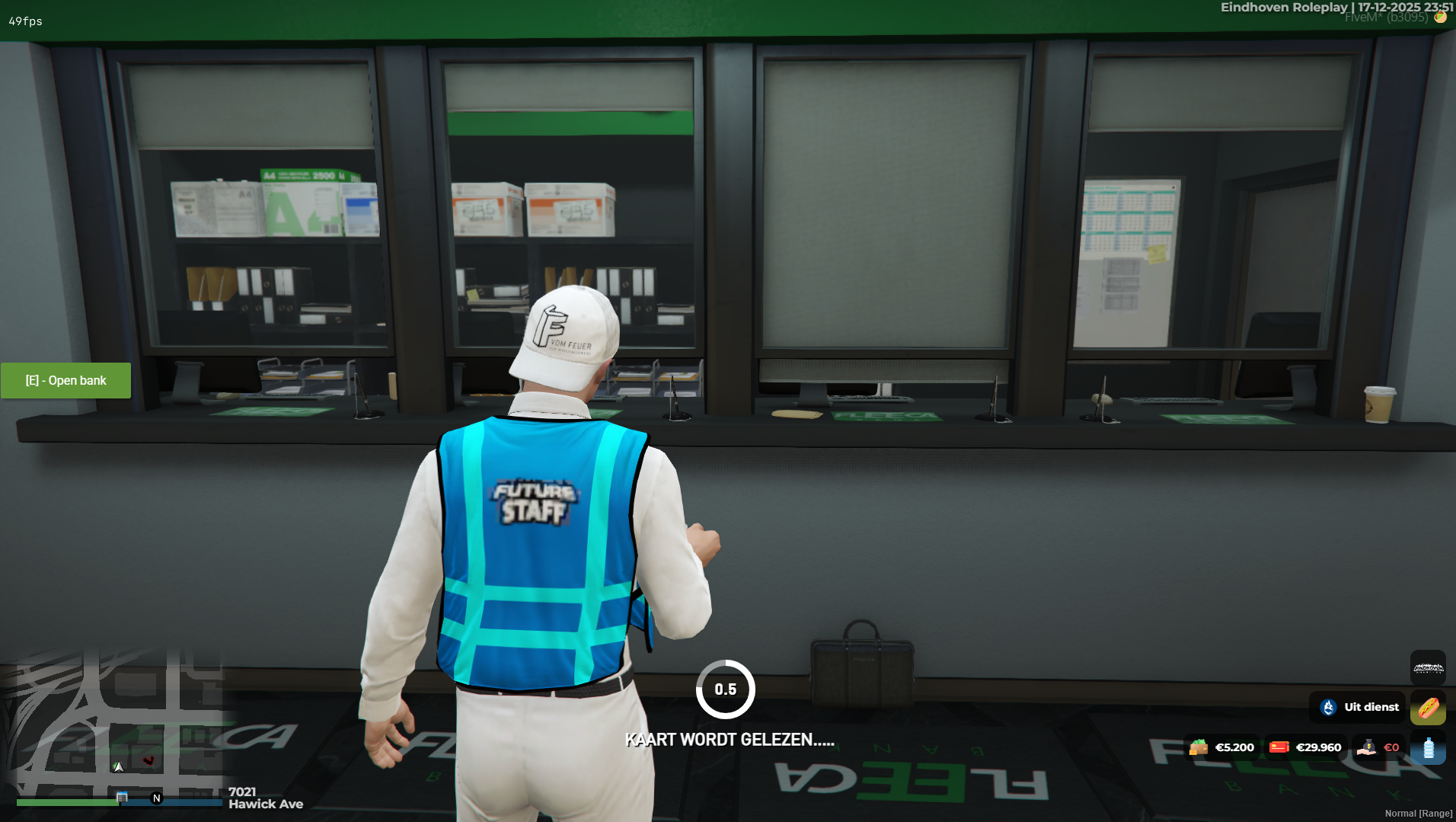Screen dimensions: 1456x822
Task: Click the Normal [Range] voice range indicator
Action: pos(1419,813)
